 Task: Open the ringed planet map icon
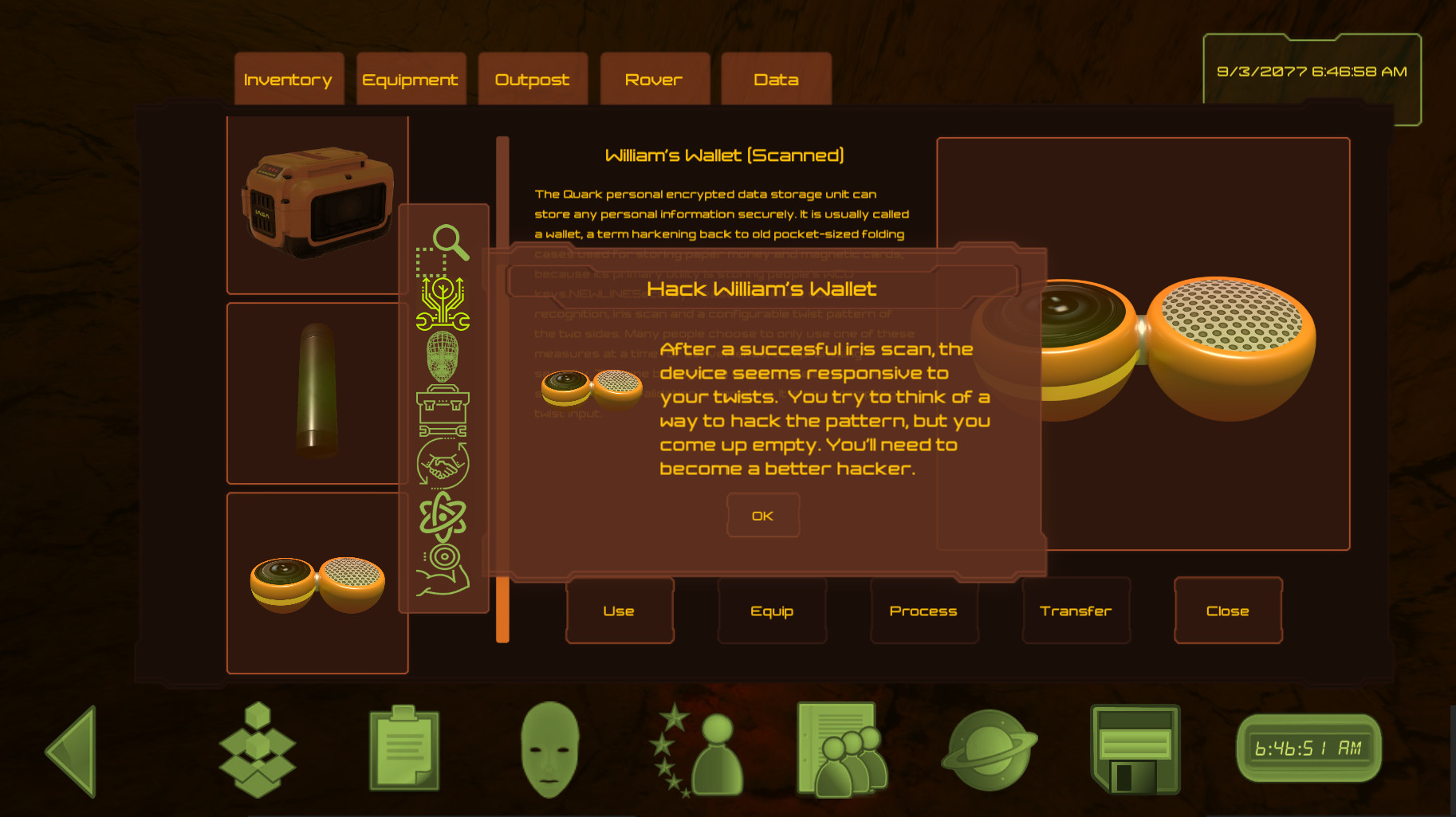click(x=989, y=750)
